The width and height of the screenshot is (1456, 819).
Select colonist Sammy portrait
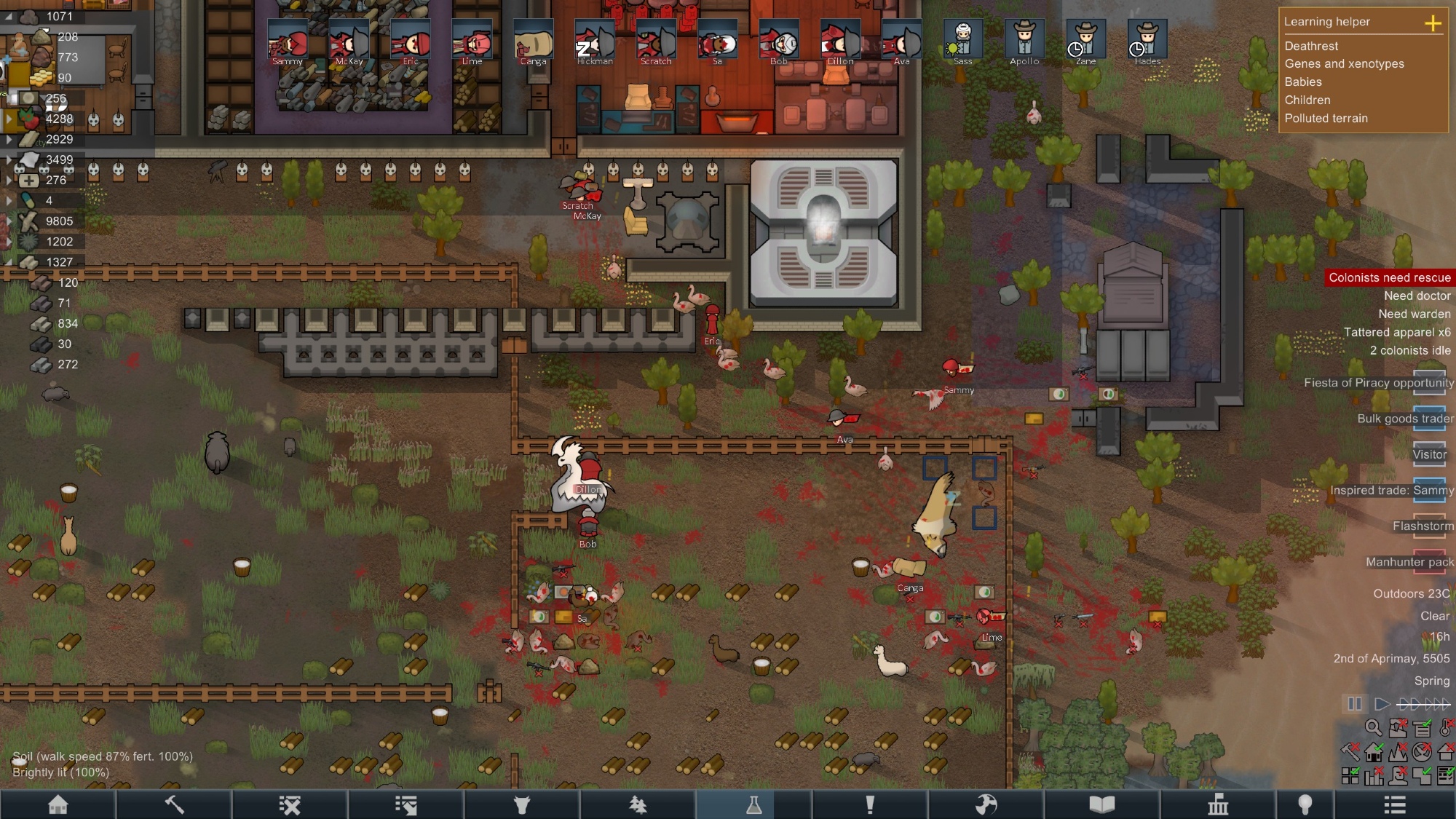coord(288,41)
